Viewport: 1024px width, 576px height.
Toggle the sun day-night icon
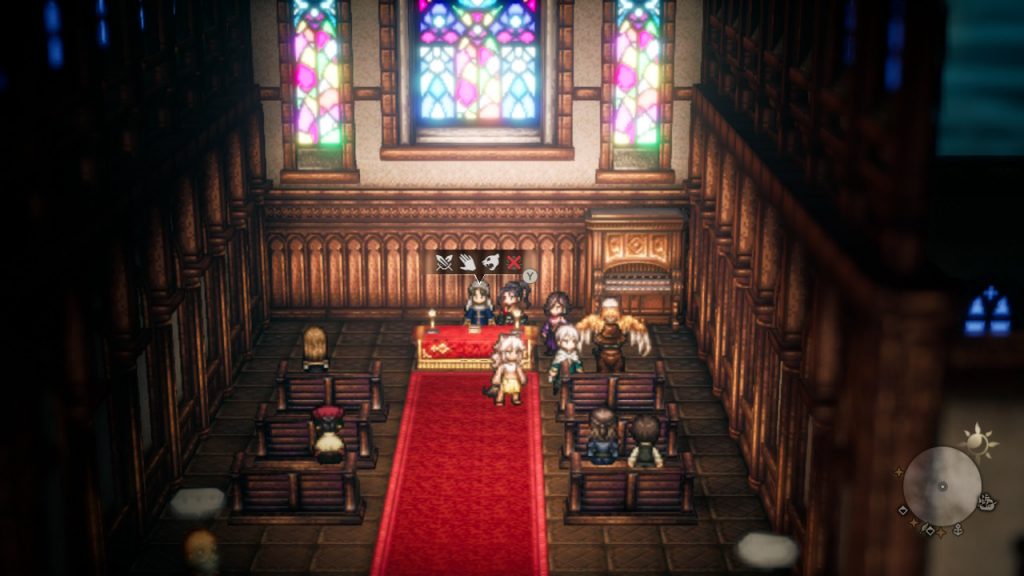(x=976, y=439)
